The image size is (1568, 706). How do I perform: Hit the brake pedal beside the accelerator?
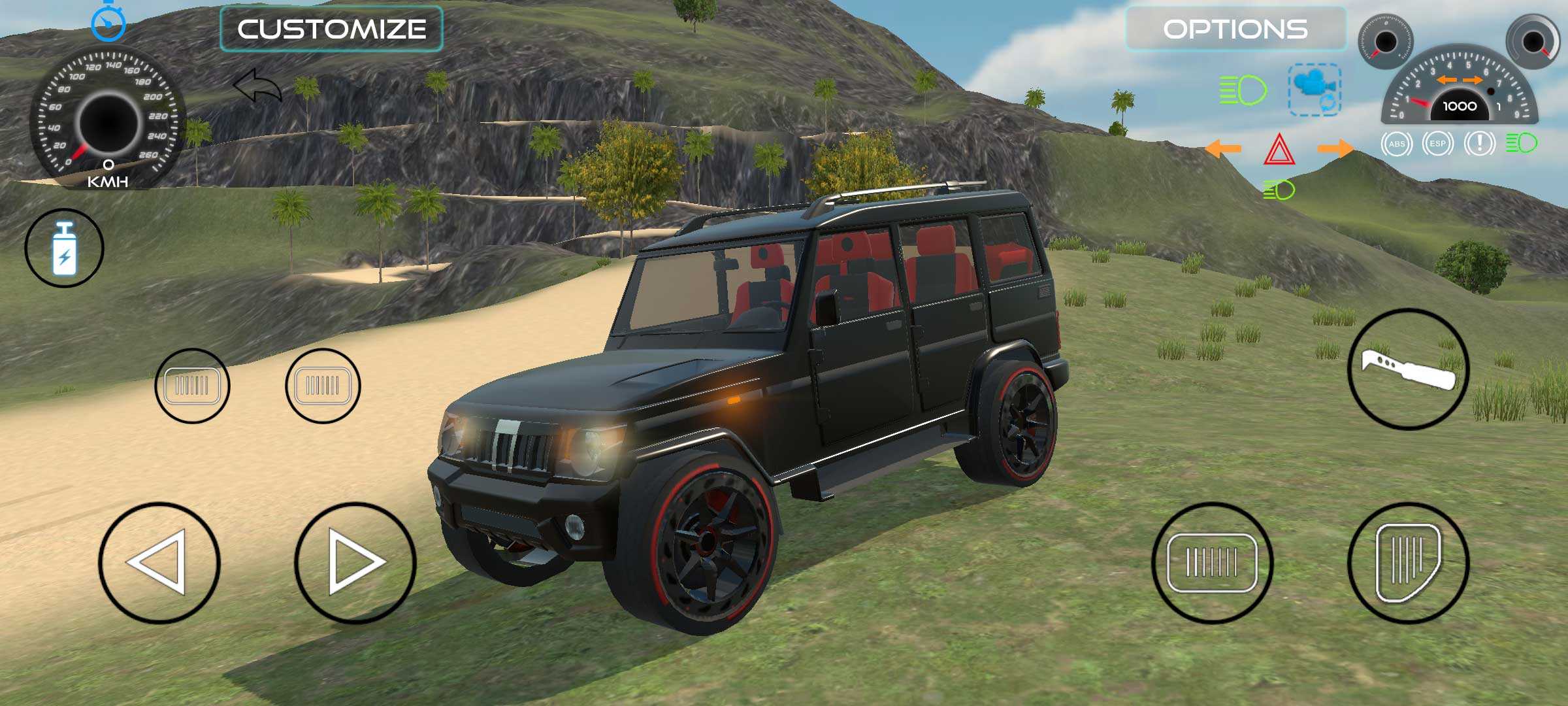(x=1212, y=562)
